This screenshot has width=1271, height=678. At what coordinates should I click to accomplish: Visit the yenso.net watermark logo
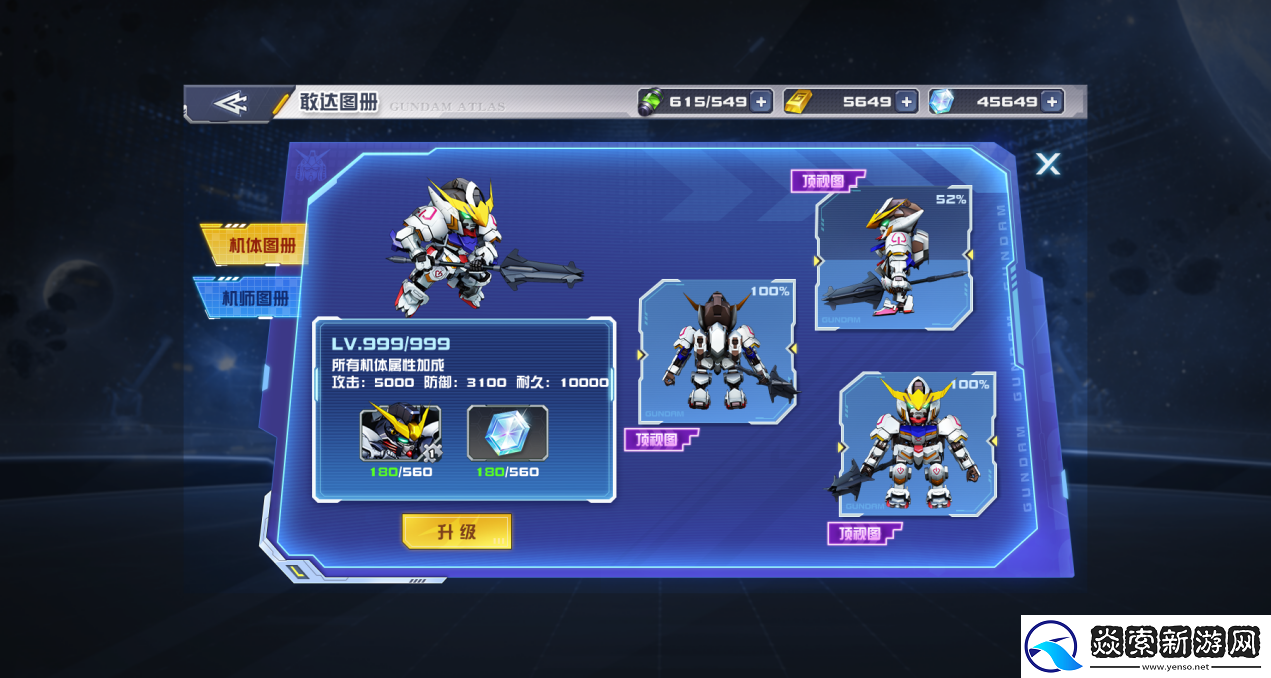coord(1145,646)
